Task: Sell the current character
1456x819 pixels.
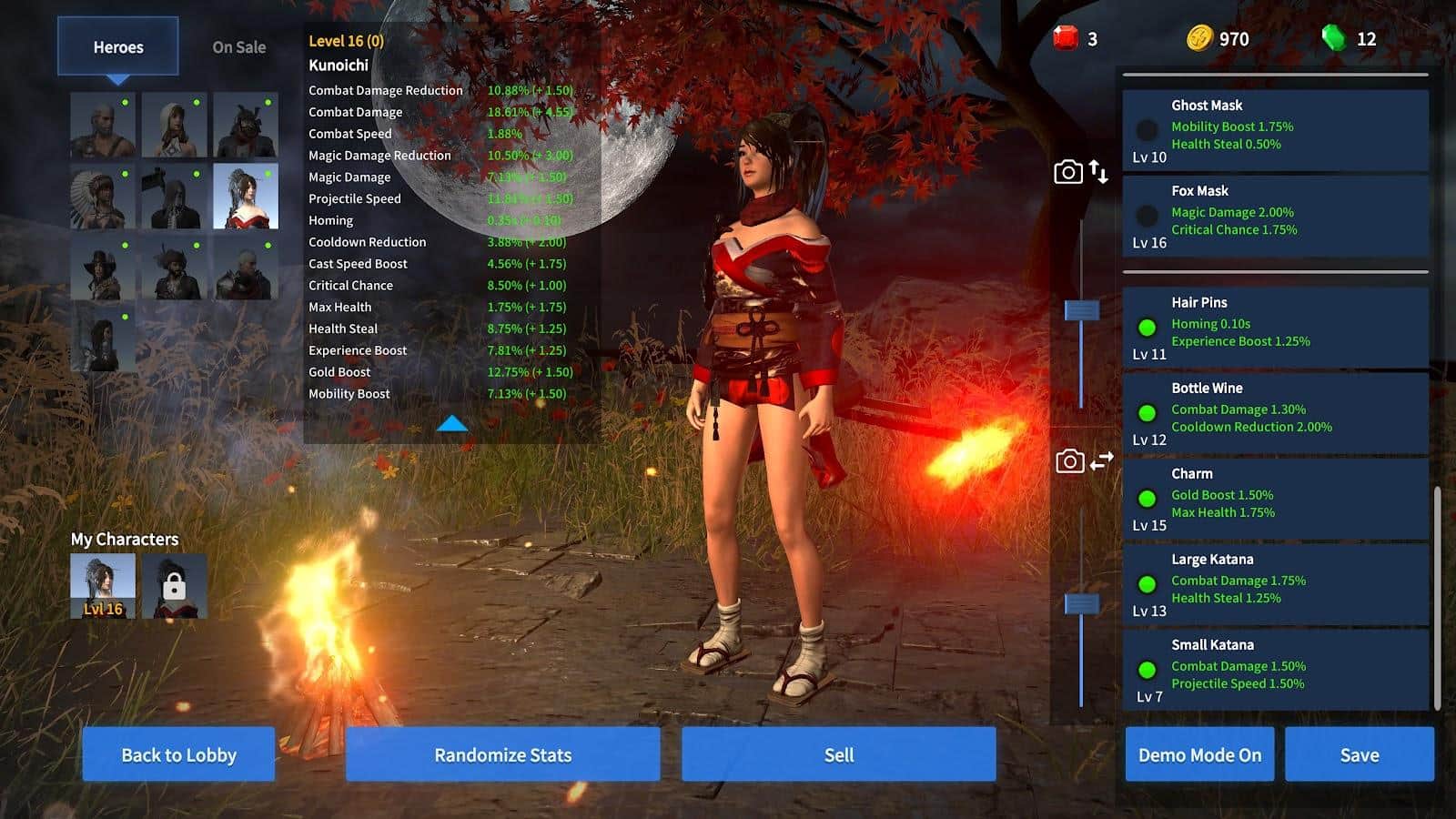Action: tap(838, 754)
